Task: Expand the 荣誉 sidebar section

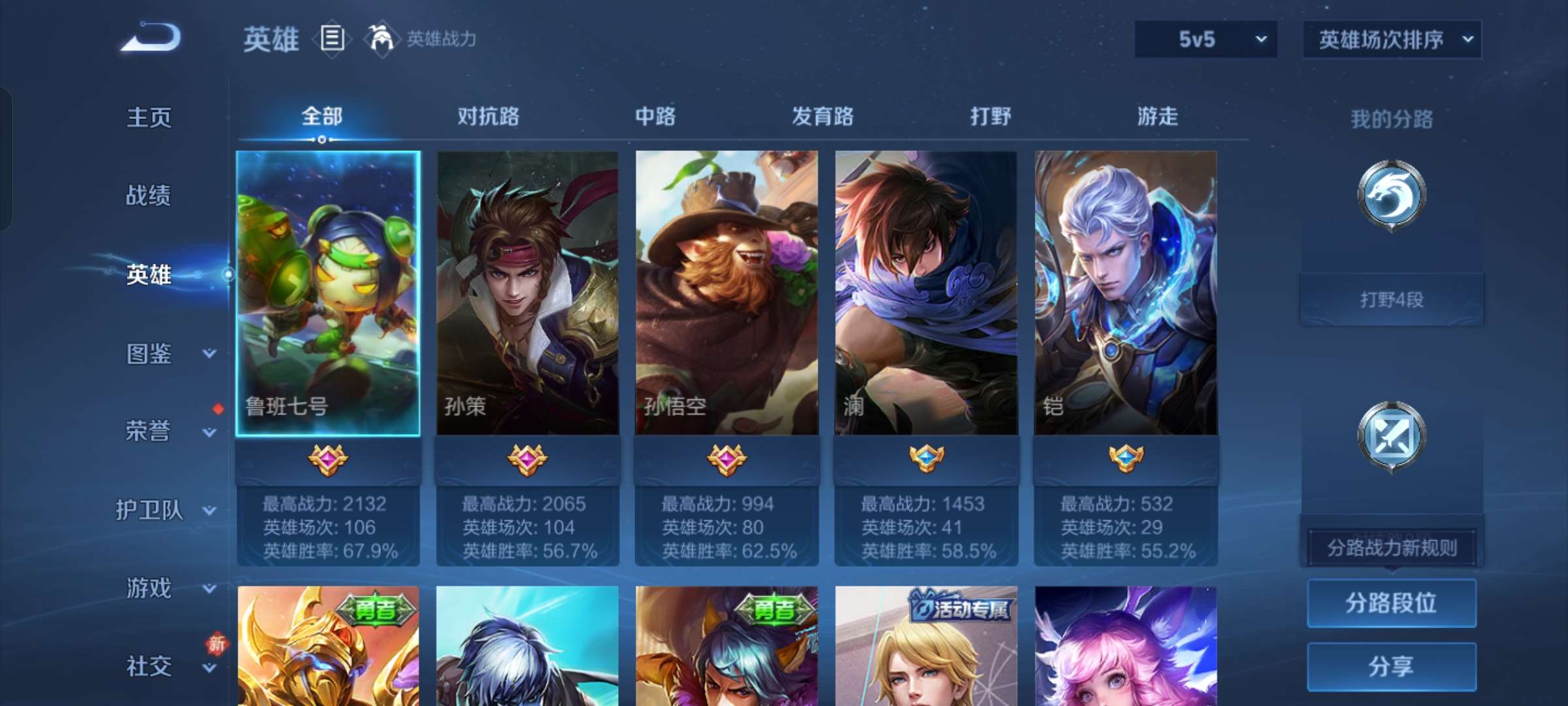Action: coord(149,431)
